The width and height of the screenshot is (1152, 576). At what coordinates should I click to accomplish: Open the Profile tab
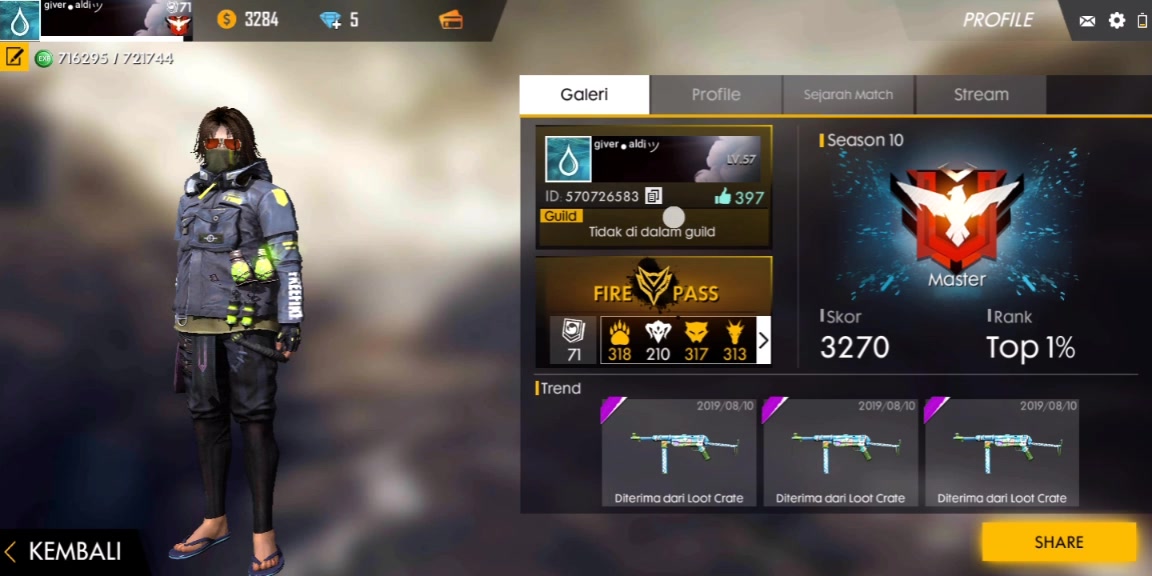point(716,95)
